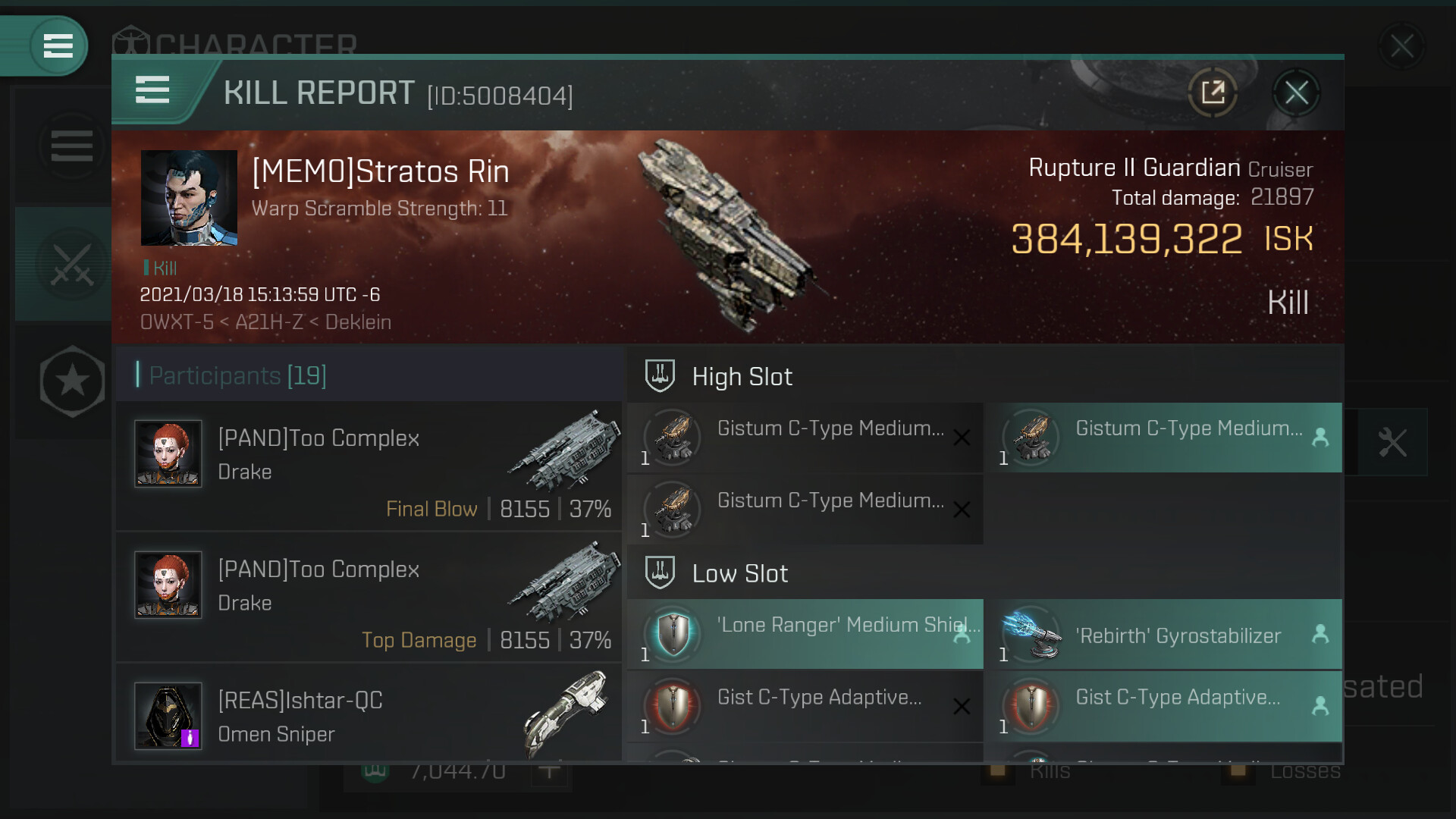Close the Kill Report window

[x=1296, y=93]
